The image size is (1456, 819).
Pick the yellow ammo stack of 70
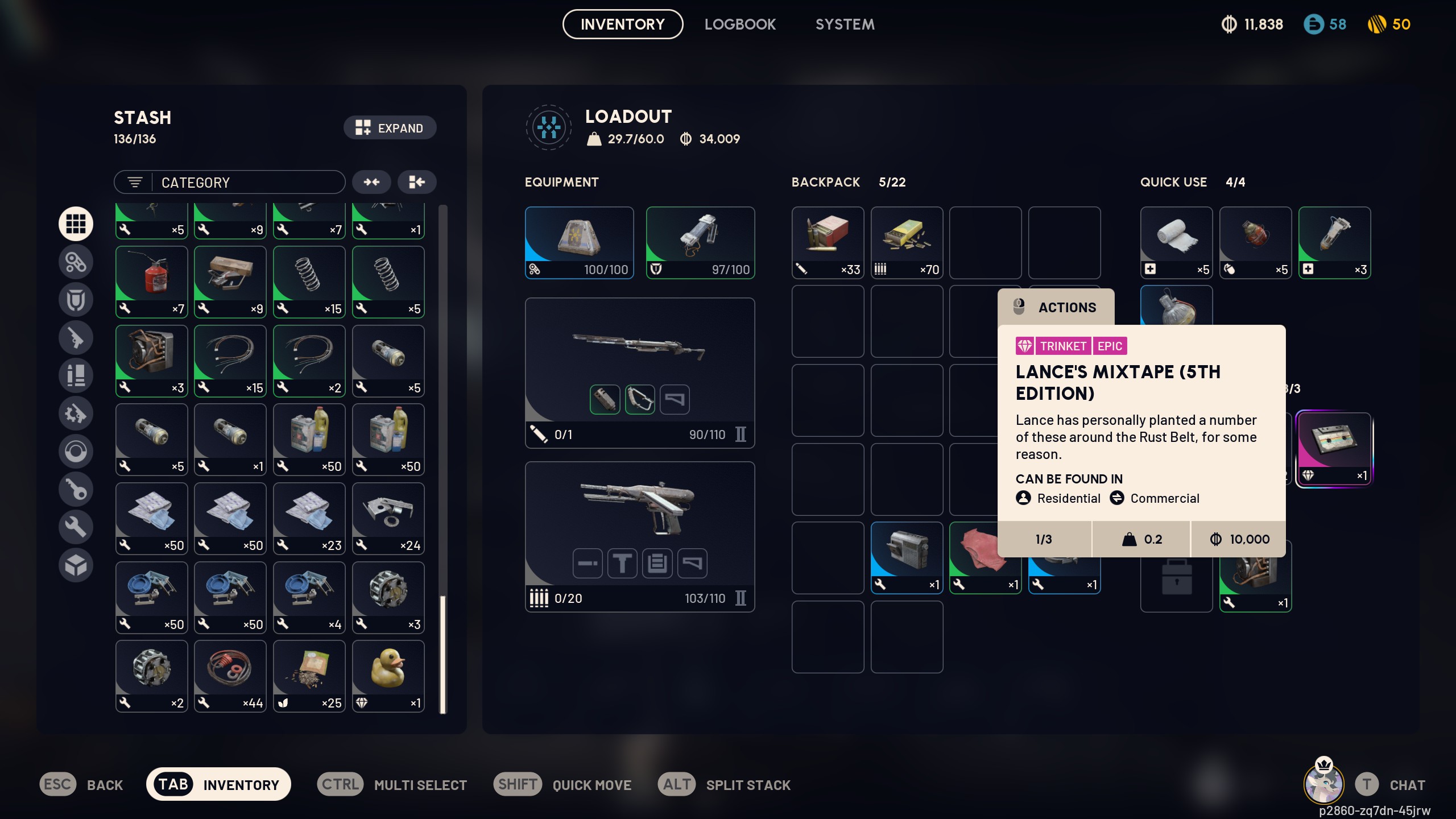click(x=907, y=242)
